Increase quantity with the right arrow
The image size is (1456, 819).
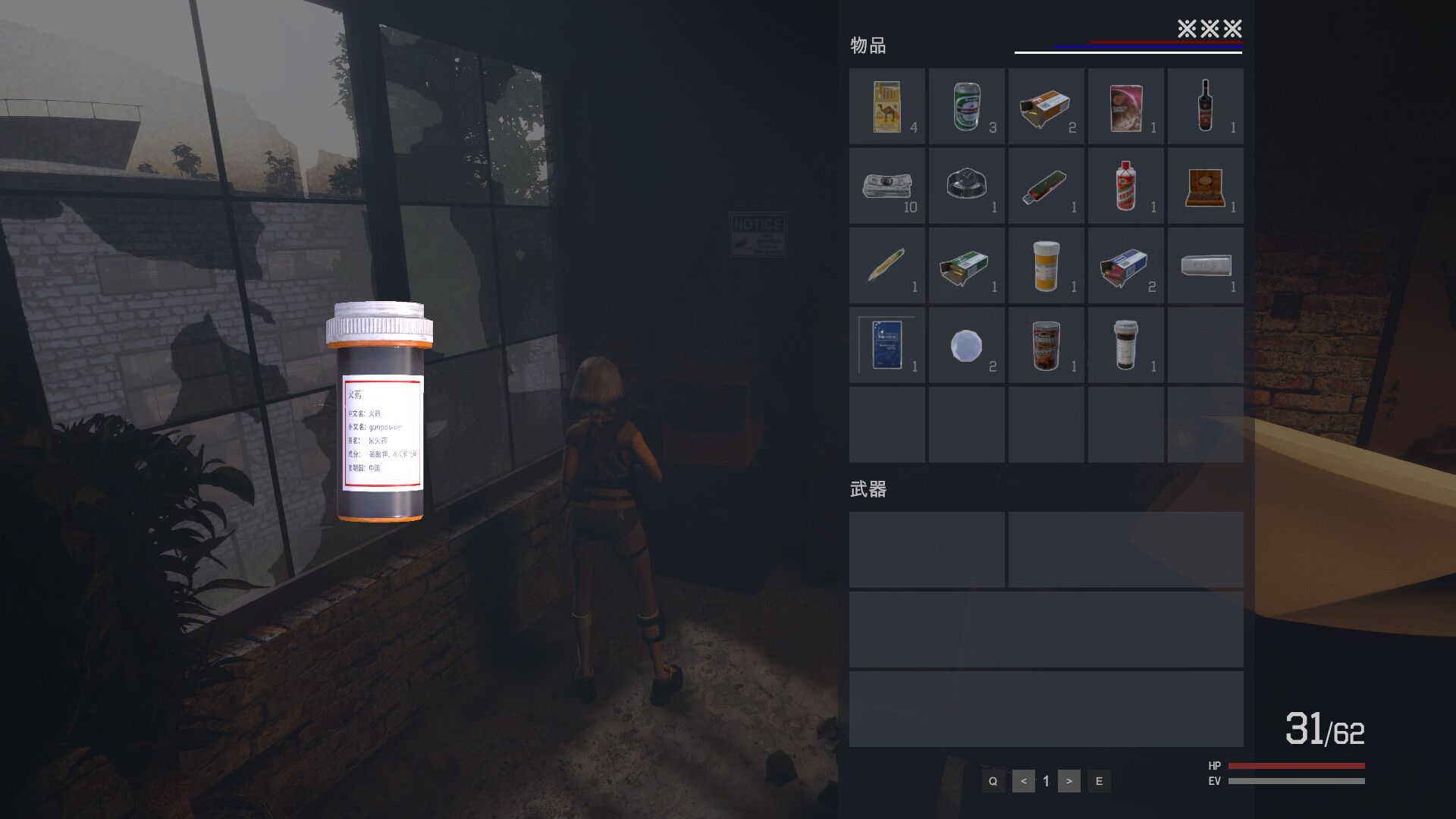point(1069,780)
